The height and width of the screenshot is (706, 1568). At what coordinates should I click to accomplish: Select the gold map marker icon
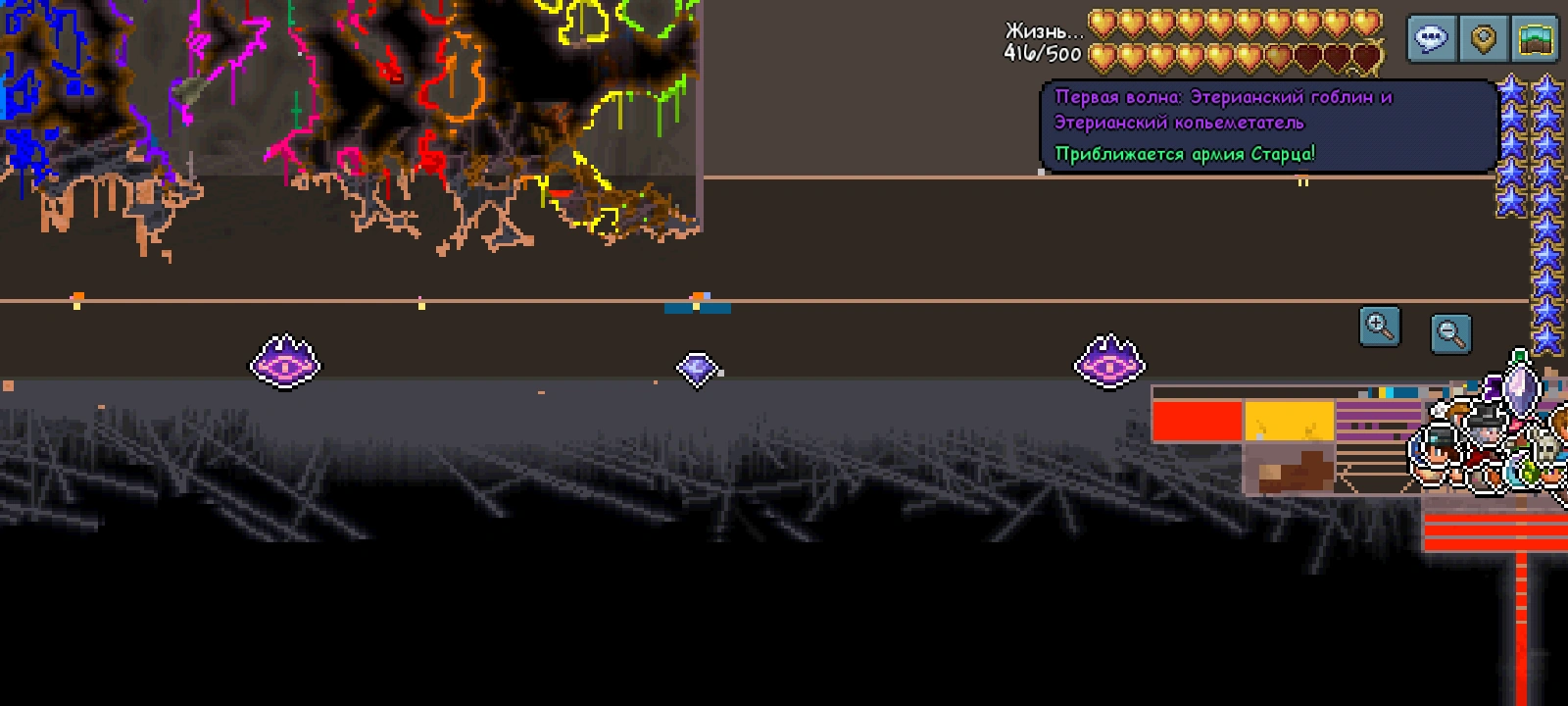click(x=1483, y=39)
